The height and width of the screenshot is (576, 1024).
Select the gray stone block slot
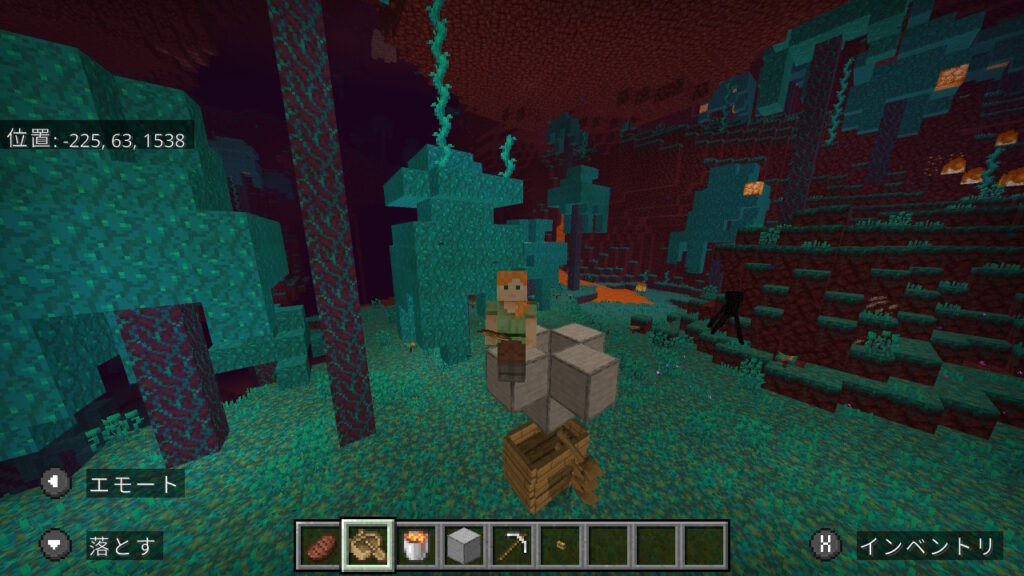463,545
